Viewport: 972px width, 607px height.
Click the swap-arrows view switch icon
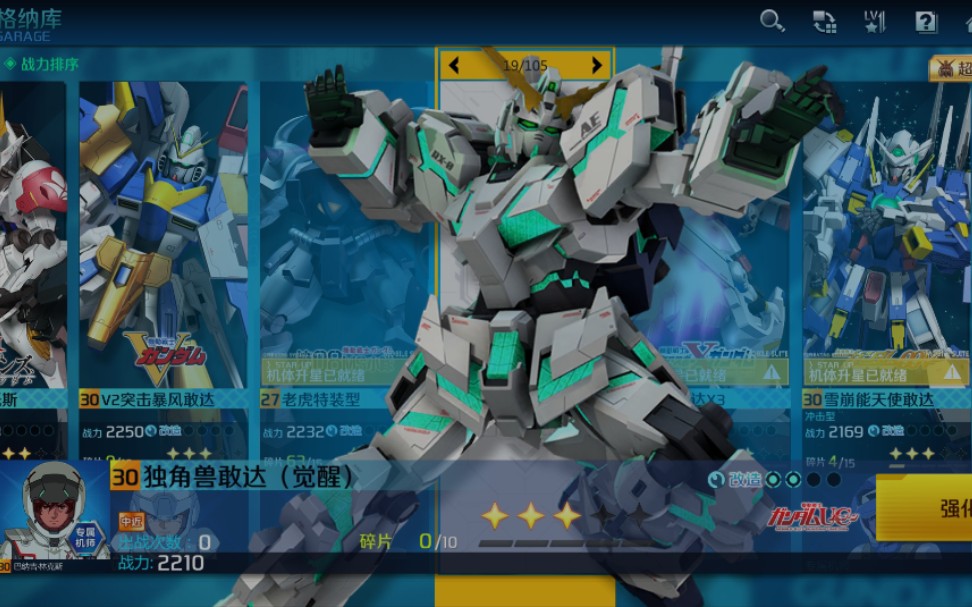coord(824,22)
